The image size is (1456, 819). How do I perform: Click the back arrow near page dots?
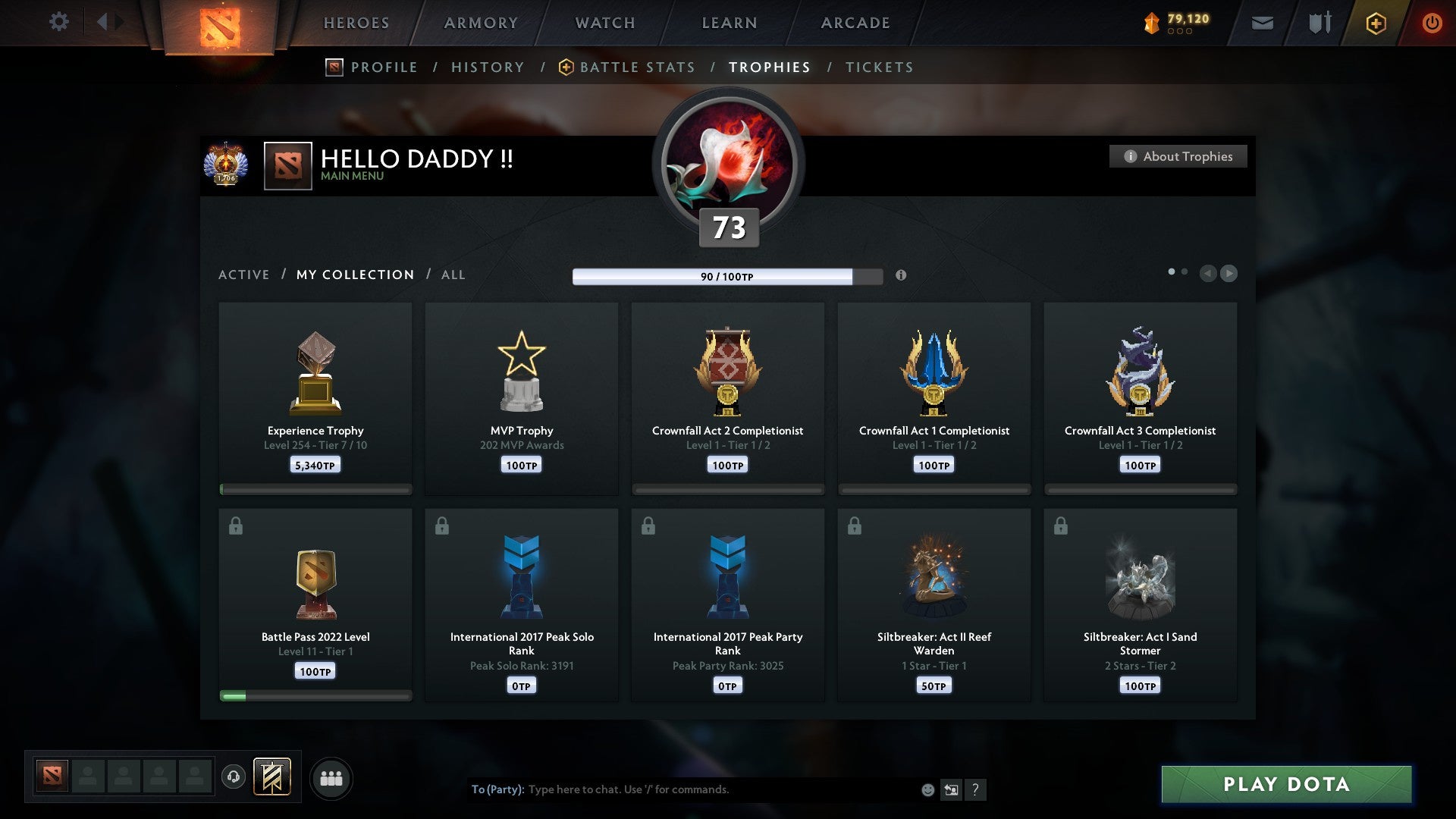point(1207,274)
